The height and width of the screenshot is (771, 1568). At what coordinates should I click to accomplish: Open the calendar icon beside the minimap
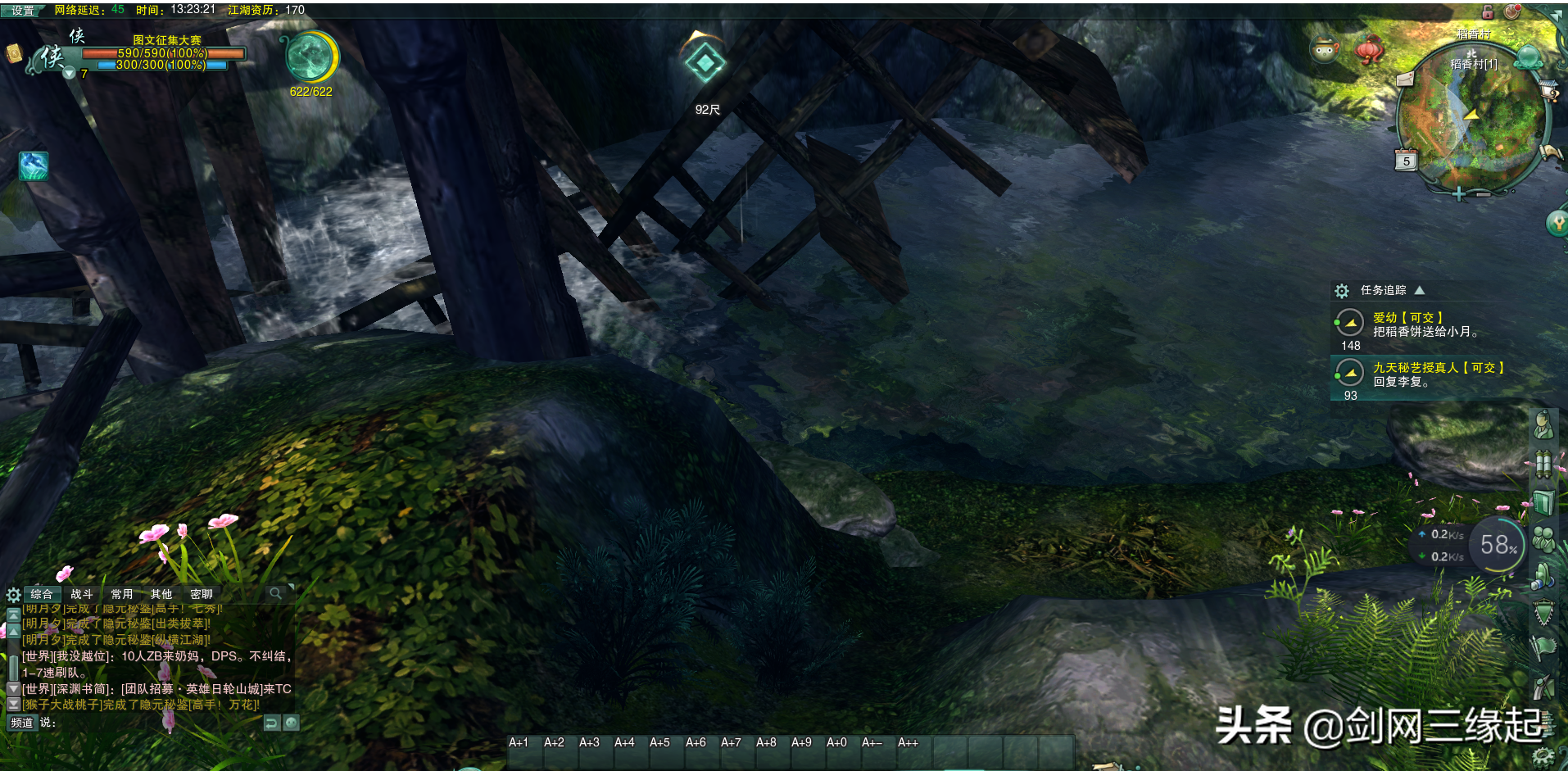1406,161
